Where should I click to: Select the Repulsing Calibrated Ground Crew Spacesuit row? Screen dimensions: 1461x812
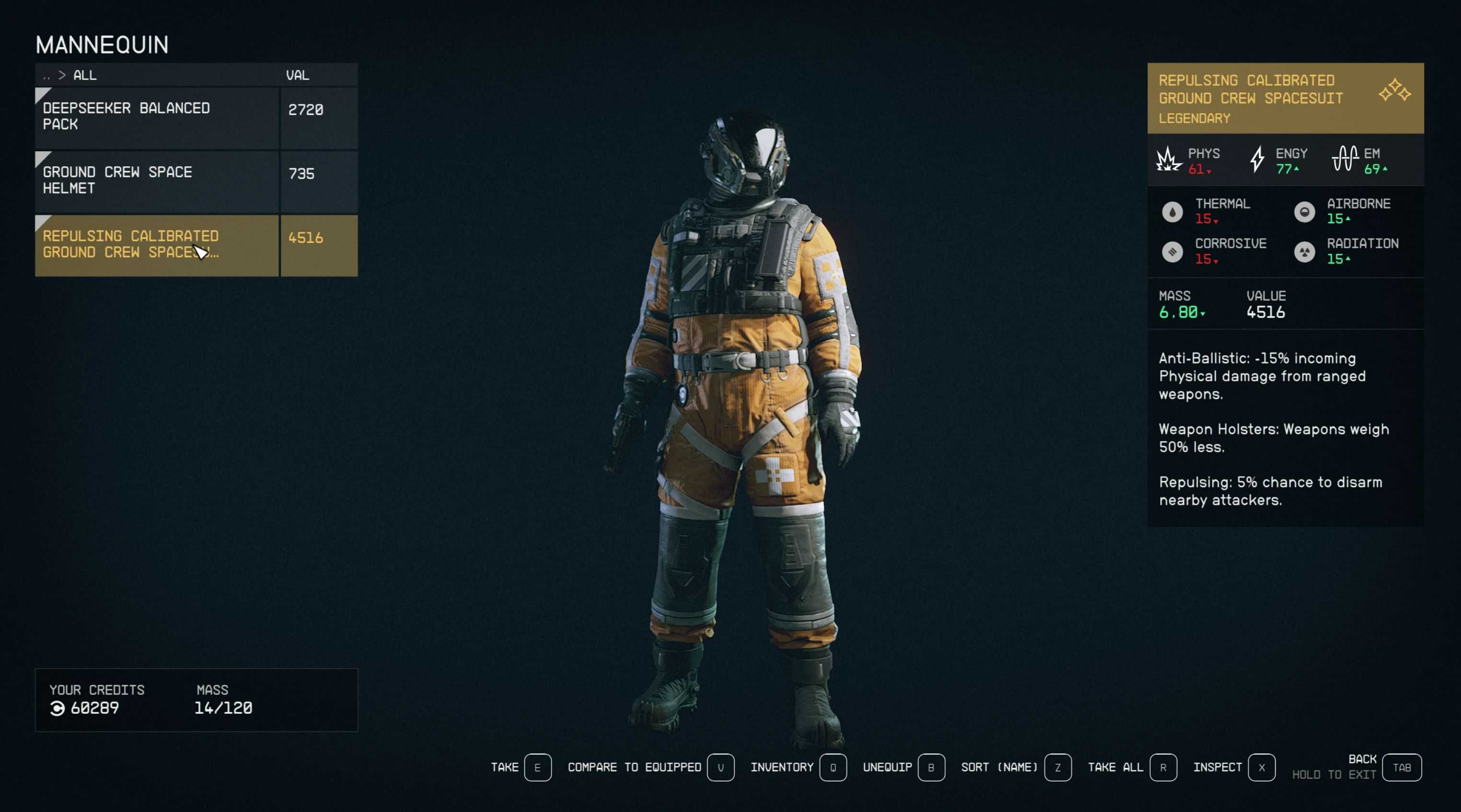(x=157, y=245)
